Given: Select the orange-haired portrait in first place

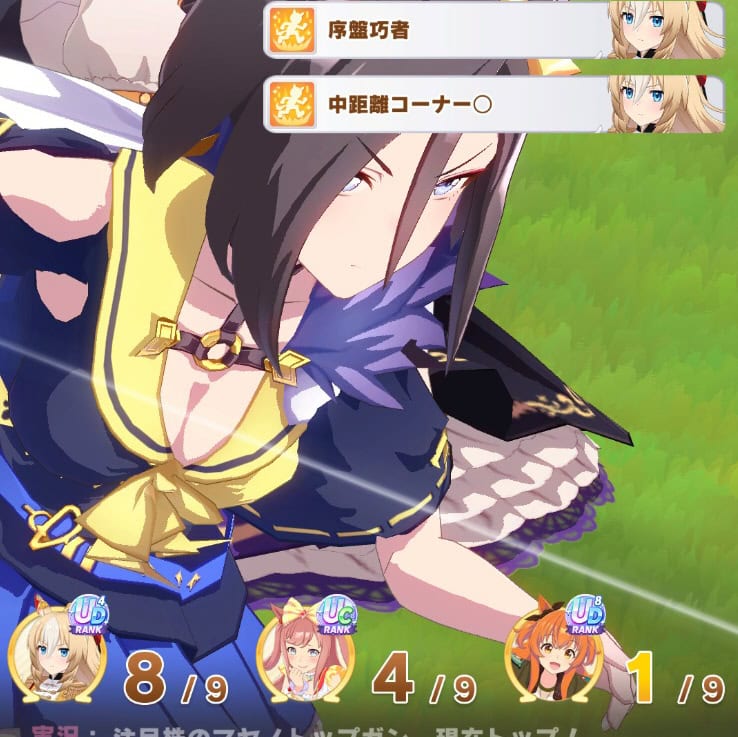Looking at the screenshot, I should 552,655.
